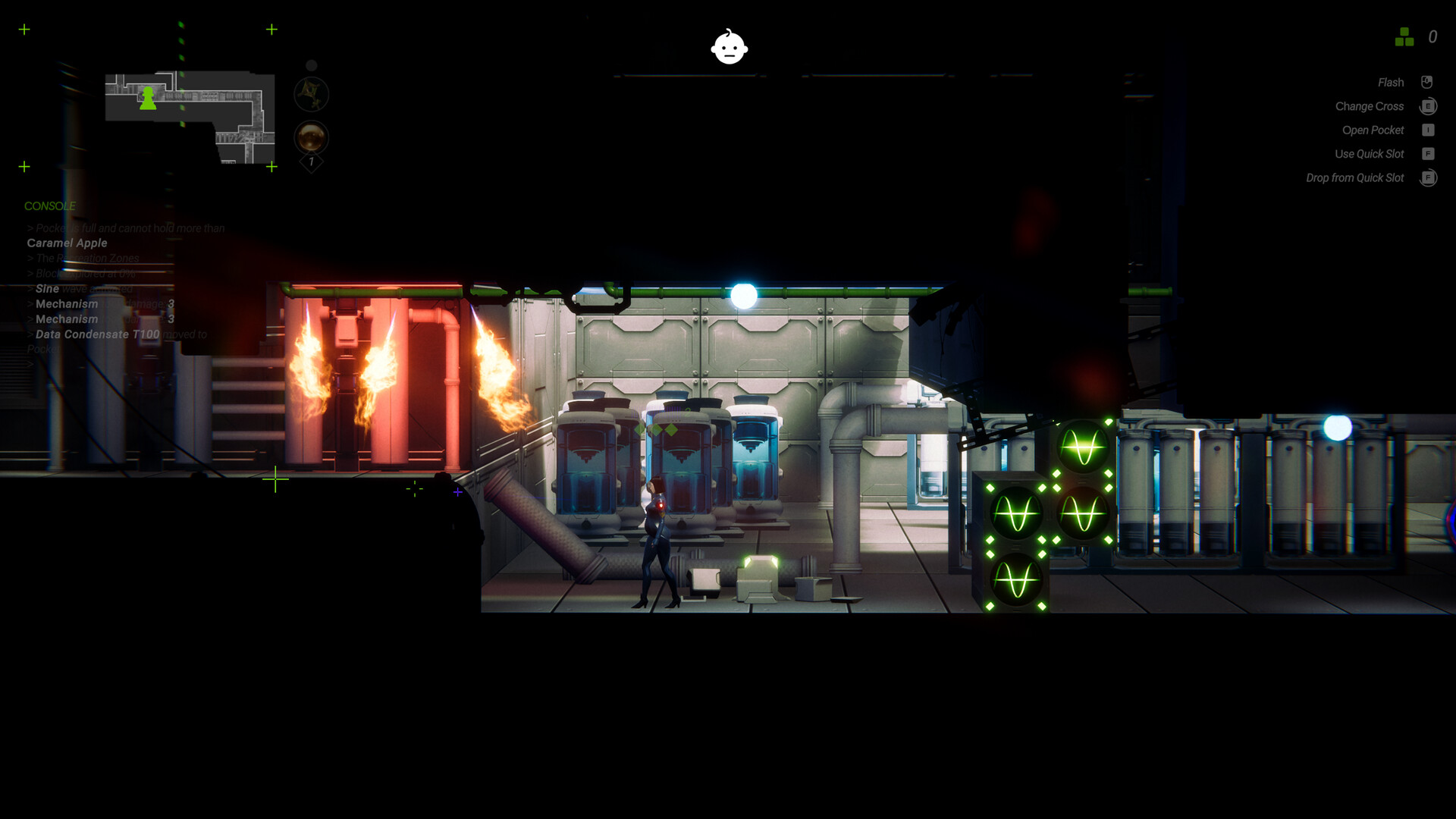
Task: Select the Data Condensate T100 console message
Action: tap(97, 334)
